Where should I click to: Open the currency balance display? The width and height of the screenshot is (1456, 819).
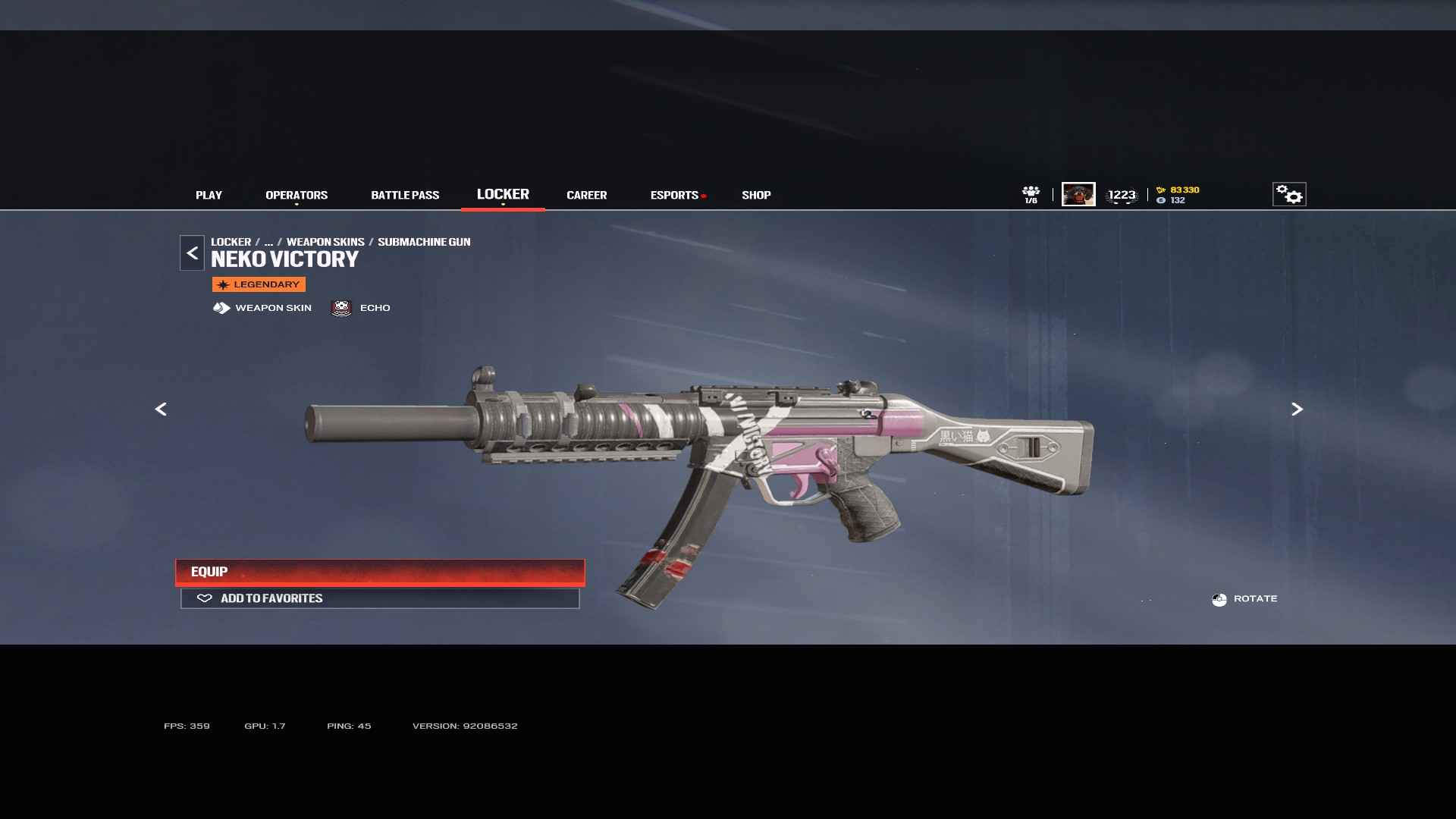pos(1178,195)
